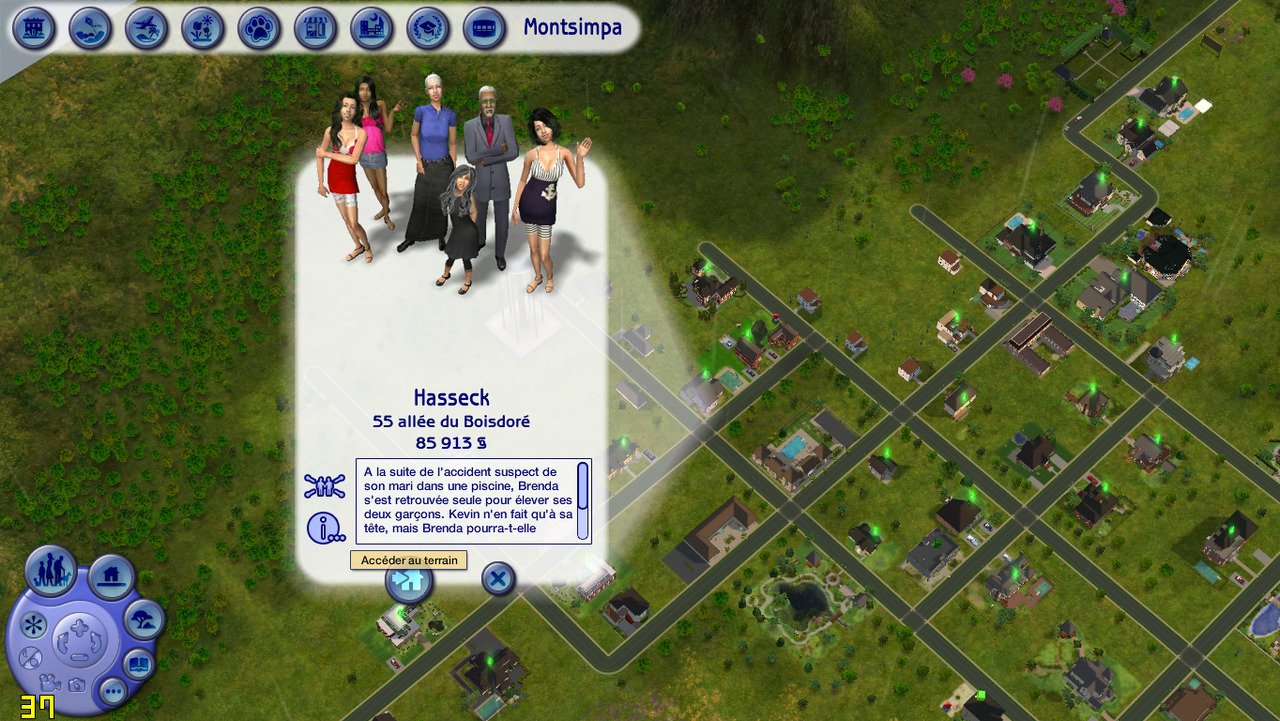Click the kite hobbies icon
Image resolution: width=1280 pixels, height=721 pixels.
pyautogui.click(x=90, y=28)
